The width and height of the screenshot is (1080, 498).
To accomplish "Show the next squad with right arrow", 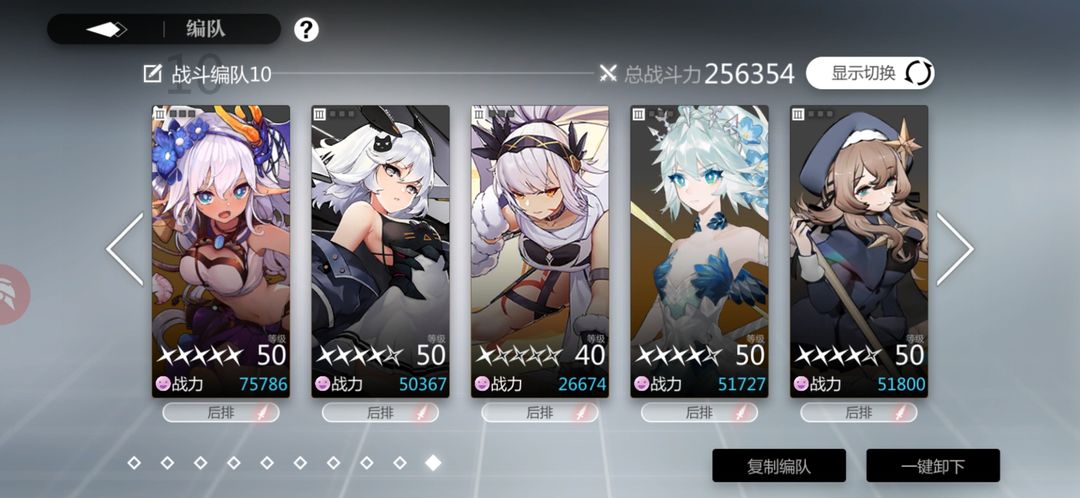I will (x=954, y=249).
